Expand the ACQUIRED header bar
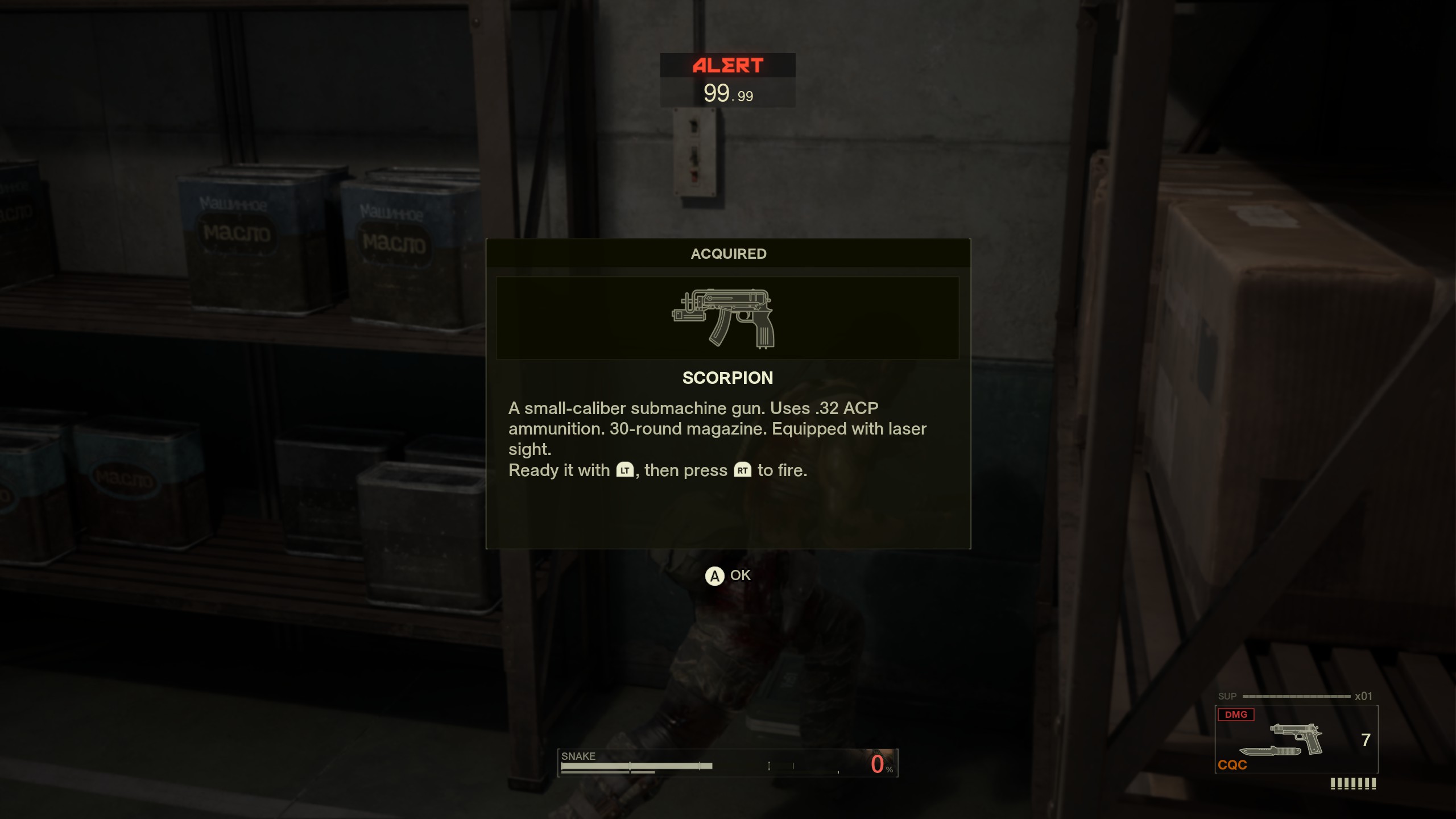The image size is (1456, 819). click(729, 254)
